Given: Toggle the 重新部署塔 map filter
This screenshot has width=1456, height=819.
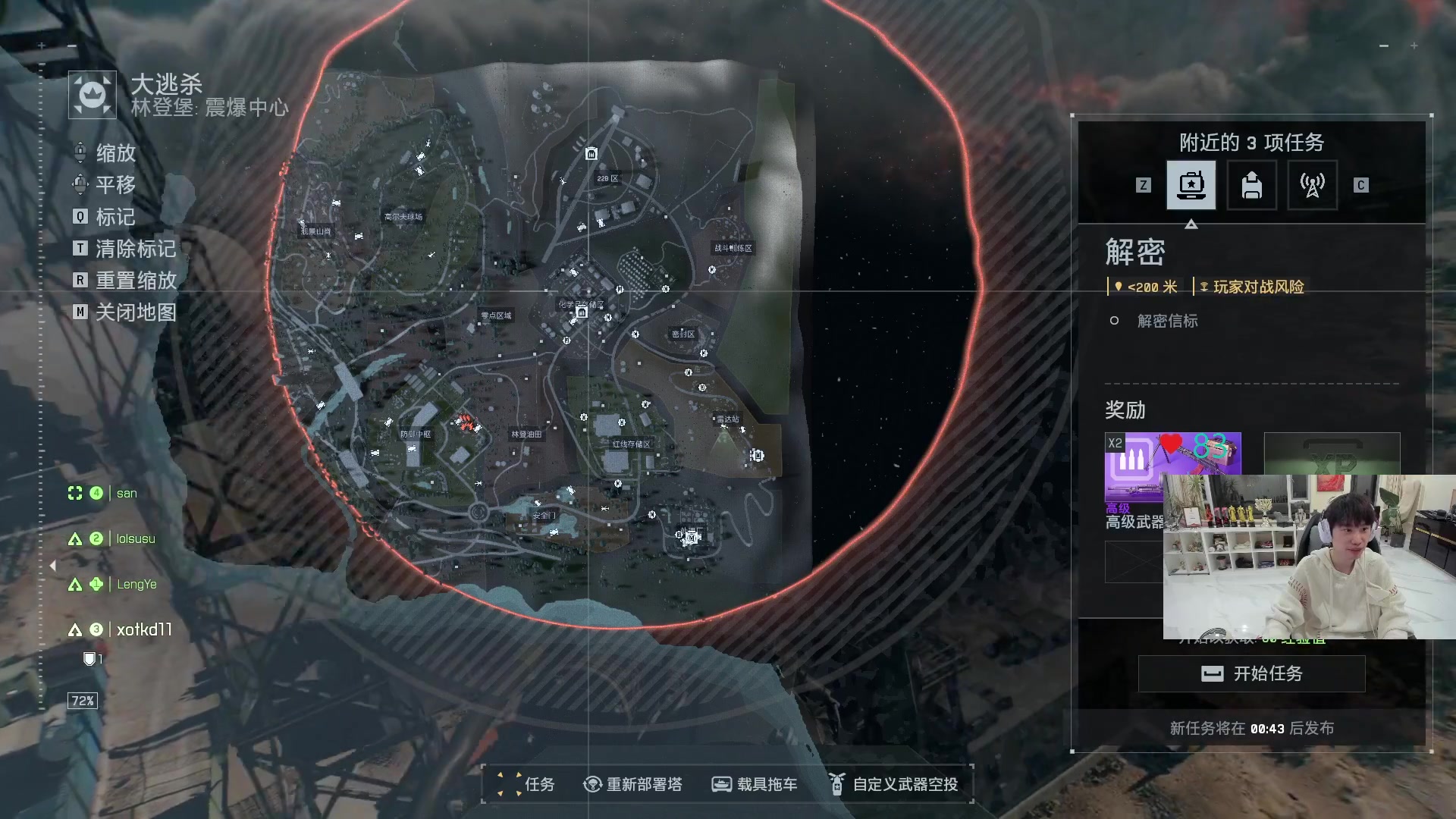Looking at the screenshot, I should [633, 784].
